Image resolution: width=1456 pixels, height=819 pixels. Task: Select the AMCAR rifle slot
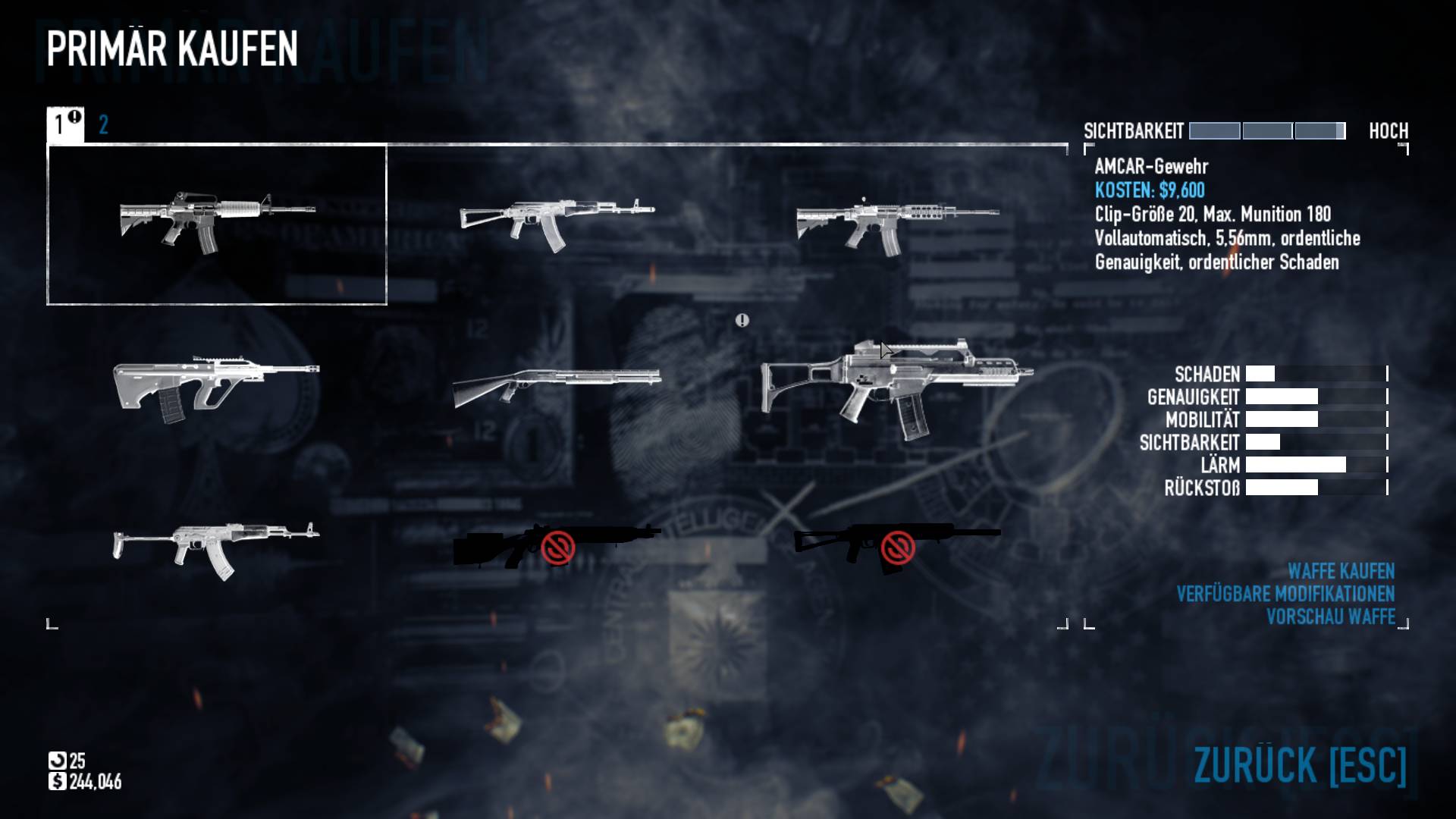point(217,224)
